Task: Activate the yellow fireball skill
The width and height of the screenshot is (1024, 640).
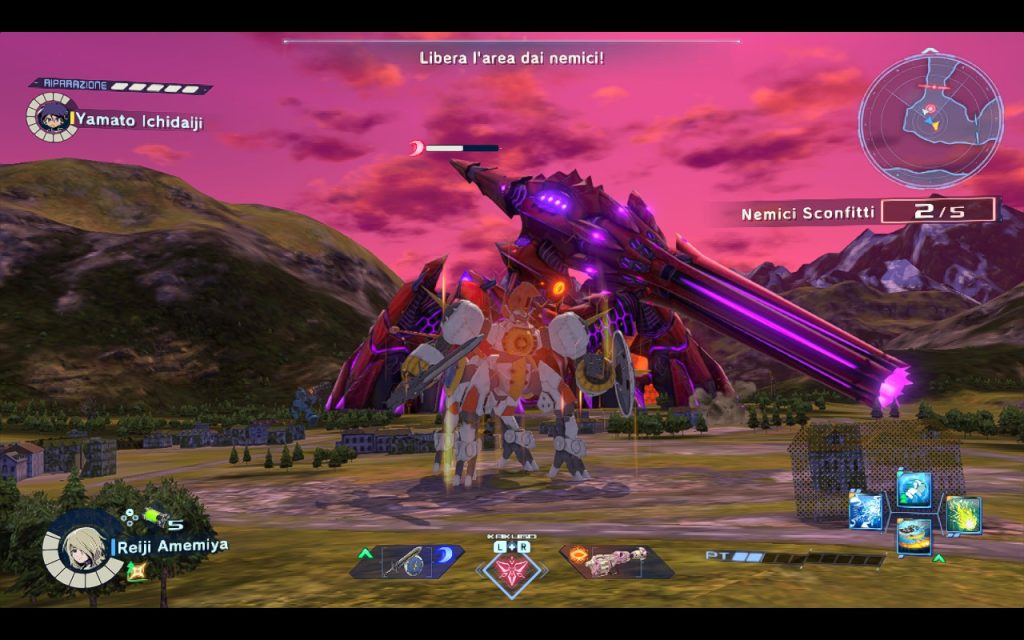Action: pyautogui.click(x=963, y=514)
